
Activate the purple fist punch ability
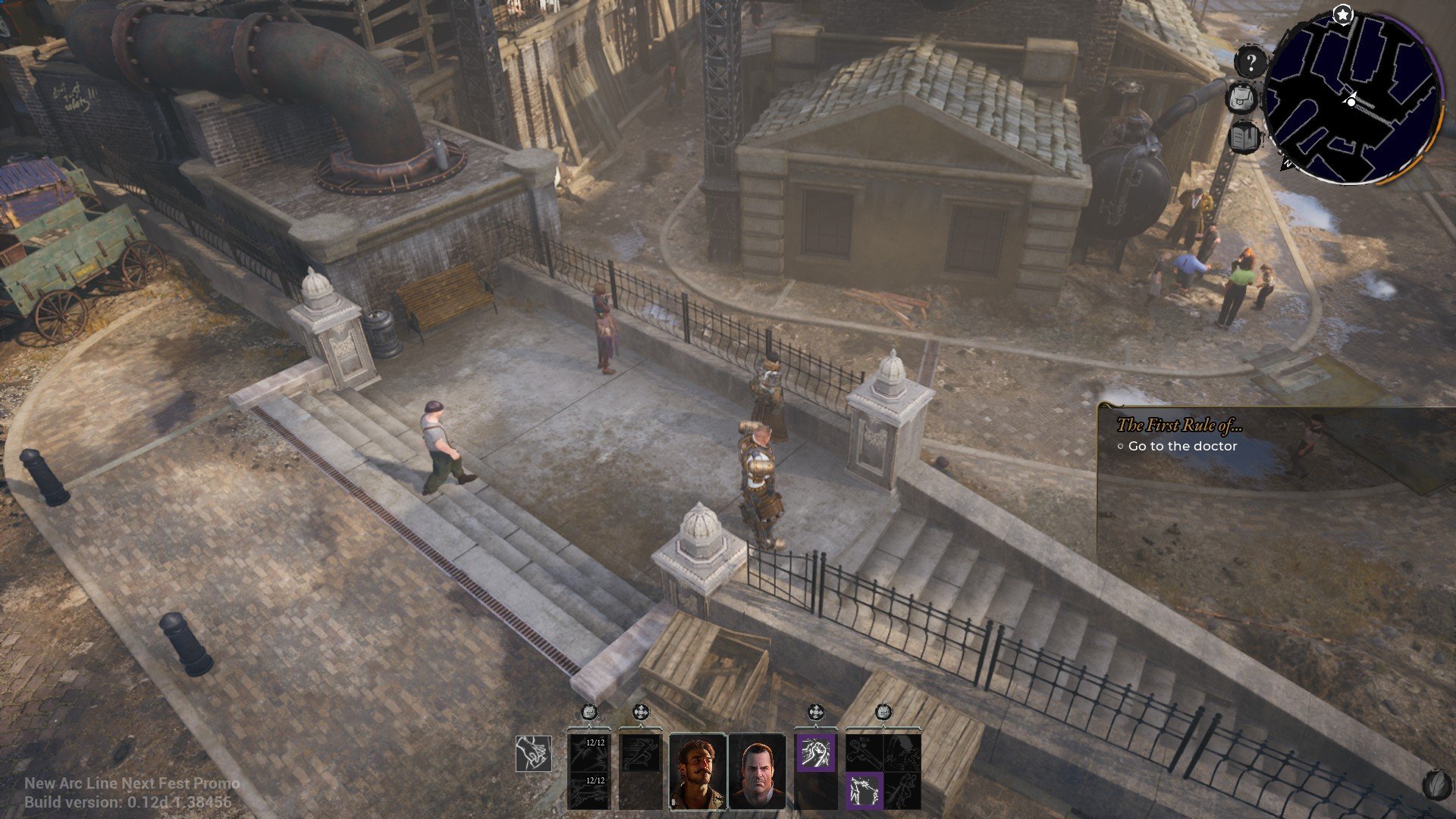point(815,752)
